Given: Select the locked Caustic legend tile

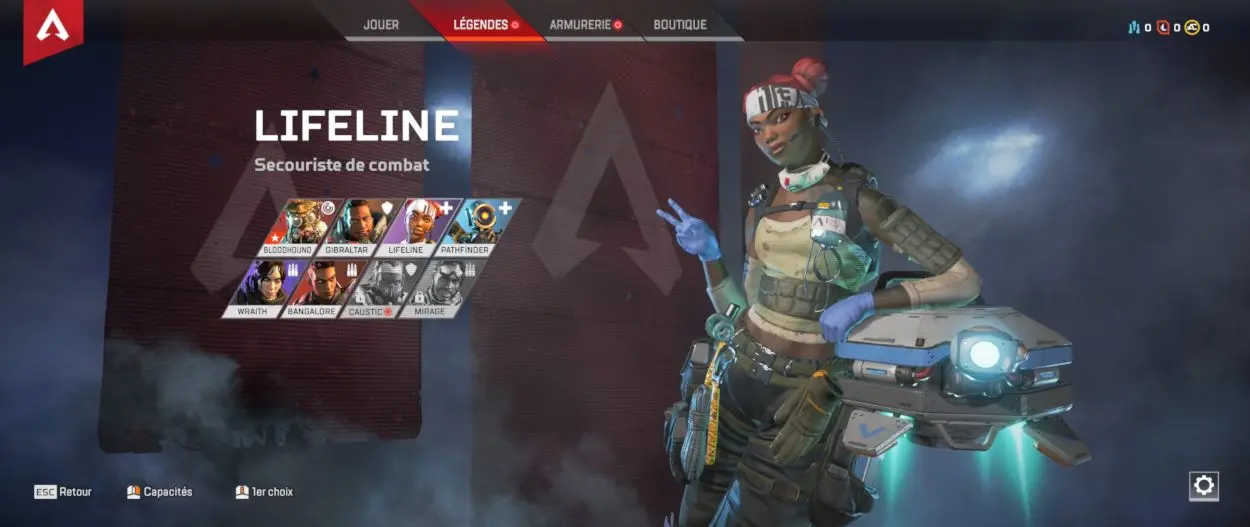Looking at the screenshot, I should click(385, 288).
